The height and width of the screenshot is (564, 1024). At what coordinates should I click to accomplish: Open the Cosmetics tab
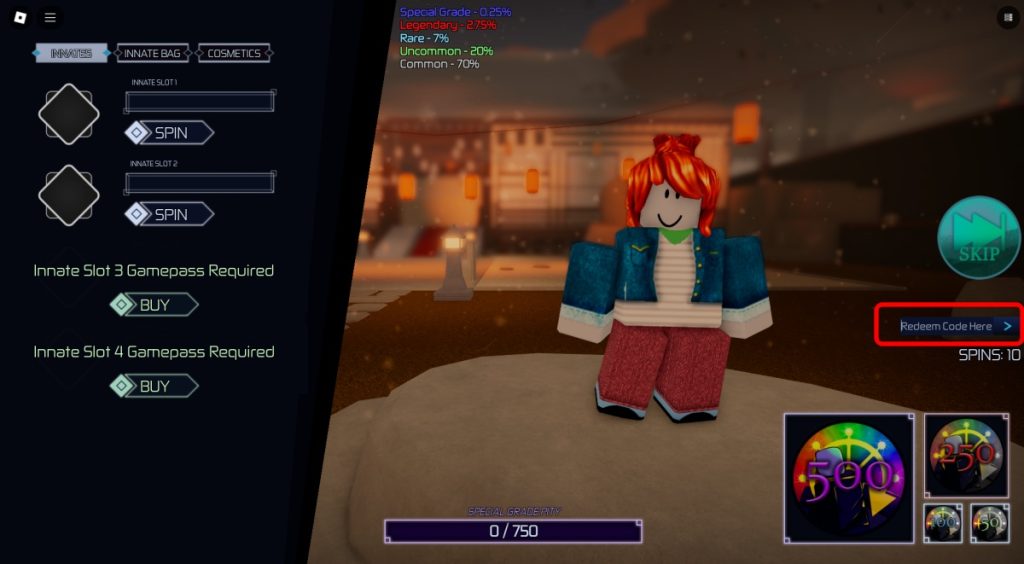234,53
